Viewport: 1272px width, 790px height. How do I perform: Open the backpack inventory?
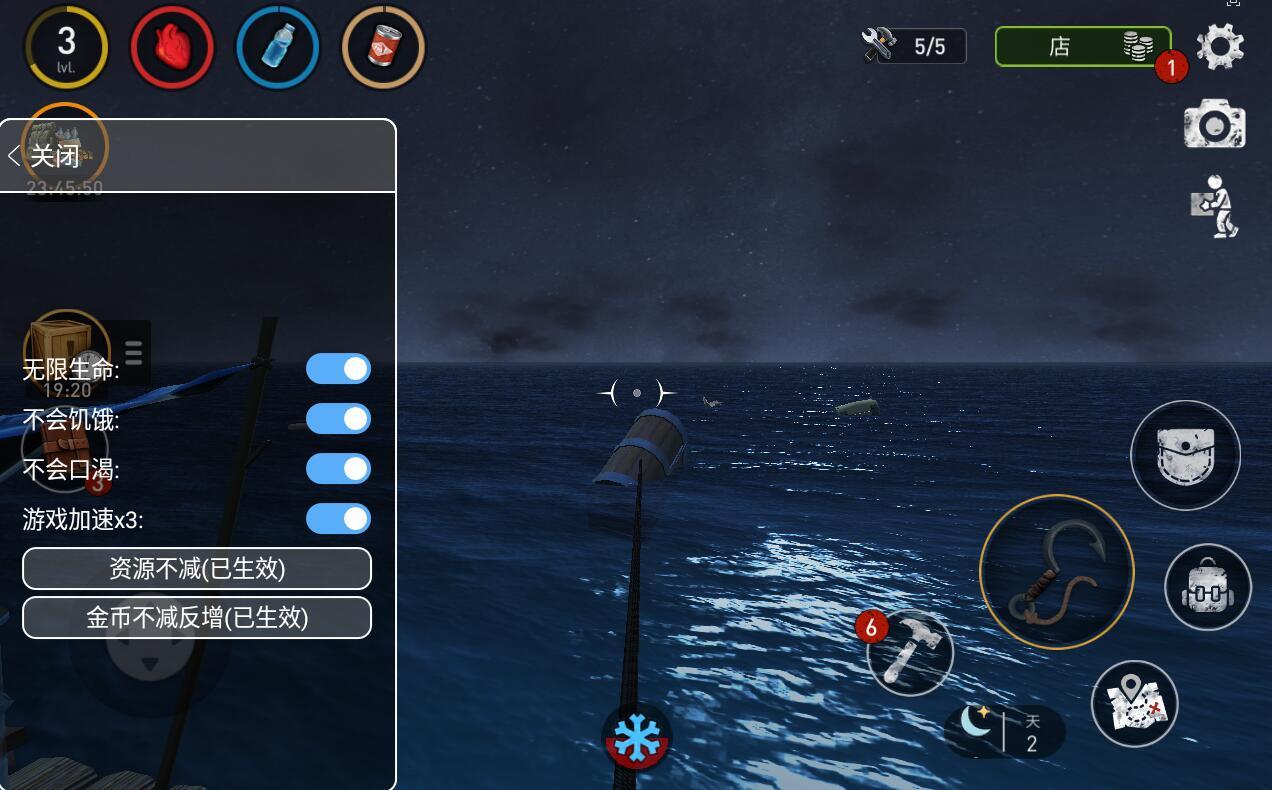tap(1208, 587)
